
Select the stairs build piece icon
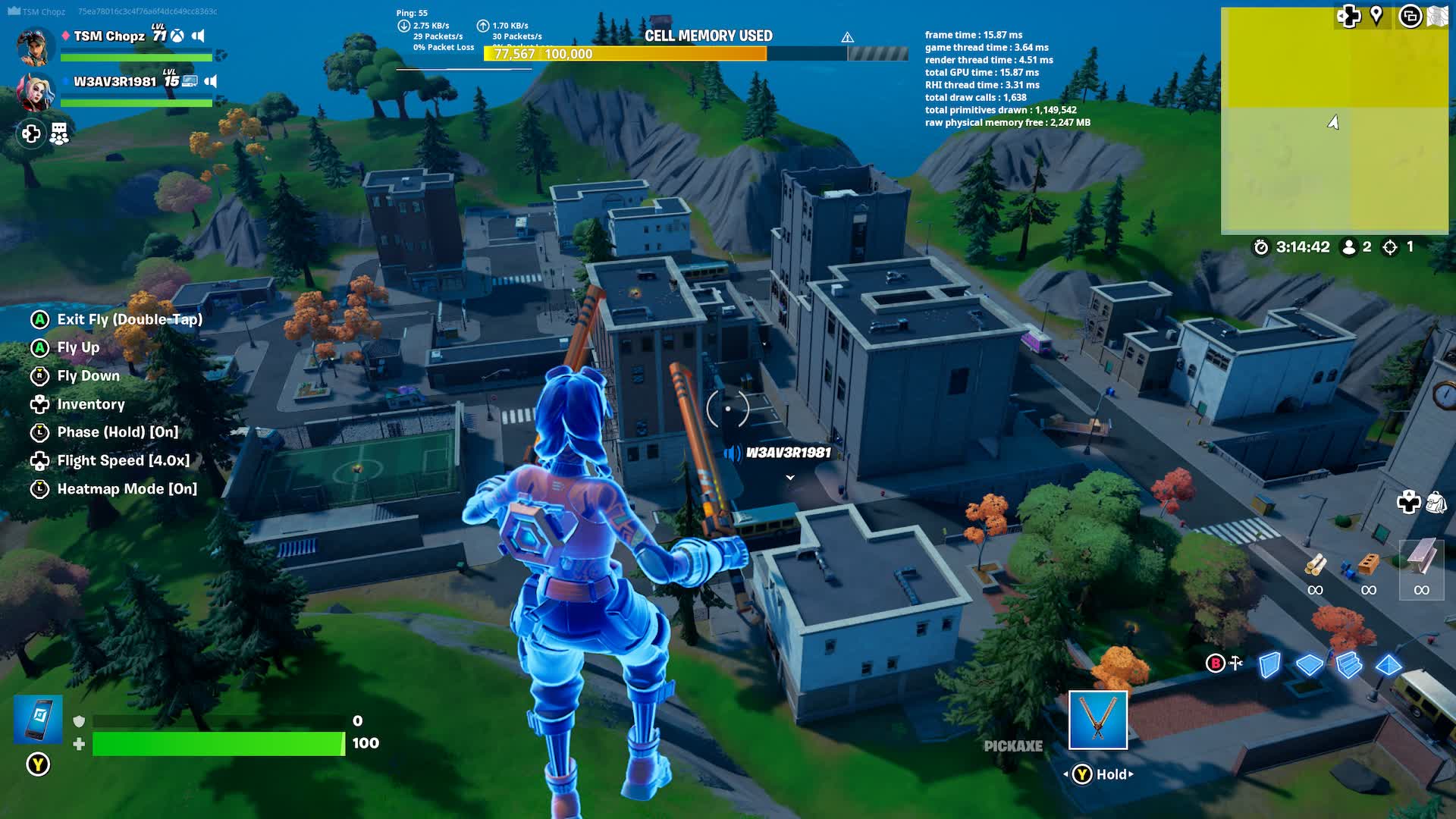pyautogui.click(x=1348, y=665)
